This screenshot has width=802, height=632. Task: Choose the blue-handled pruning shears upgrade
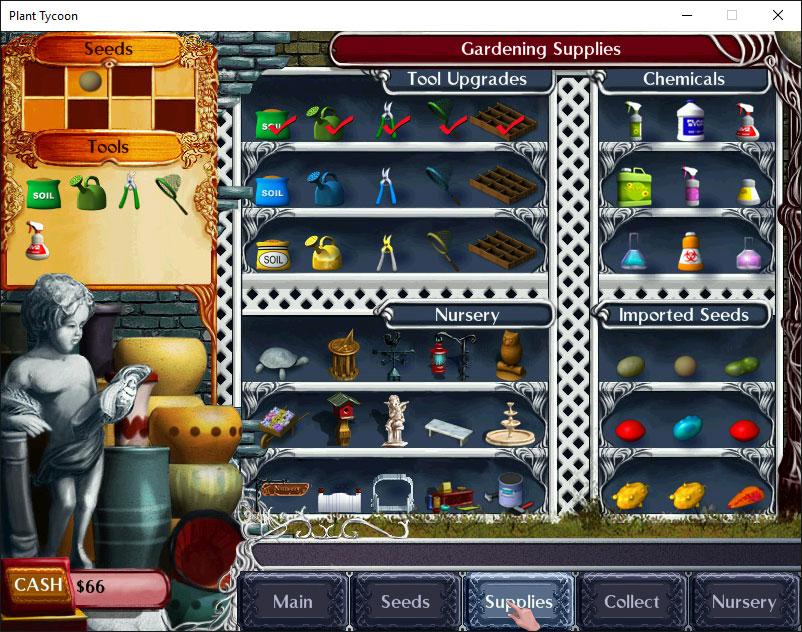[386, 186]
